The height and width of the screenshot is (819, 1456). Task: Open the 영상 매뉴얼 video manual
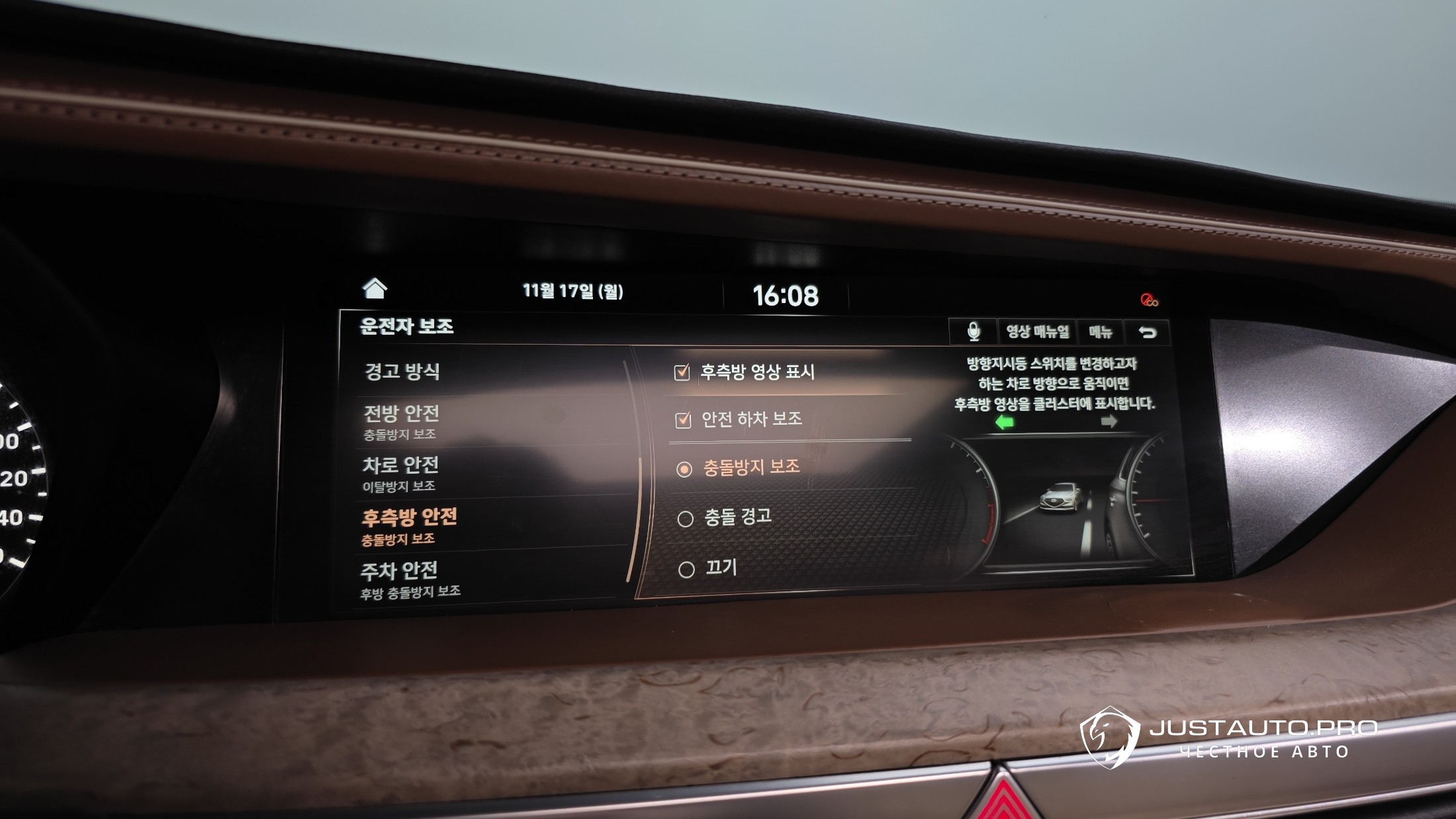pyautogui.click(x=1037, y=331)
